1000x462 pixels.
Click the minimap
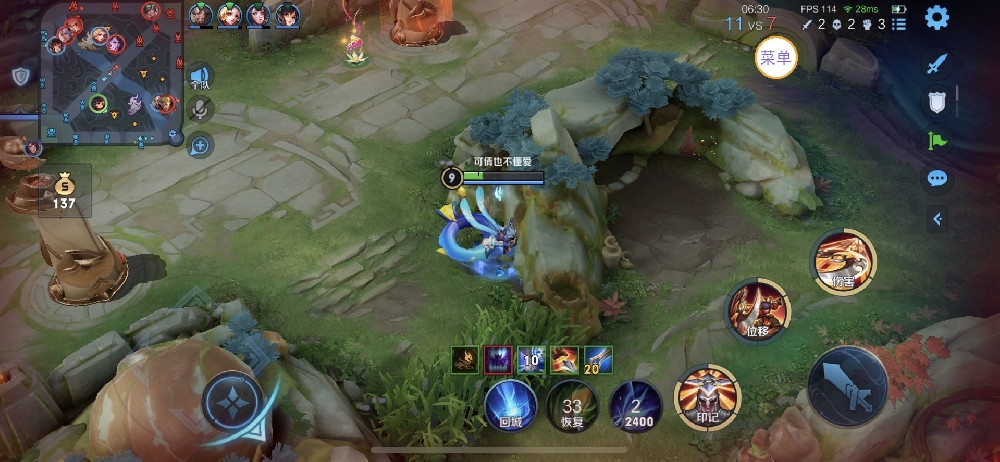point(112,73)
